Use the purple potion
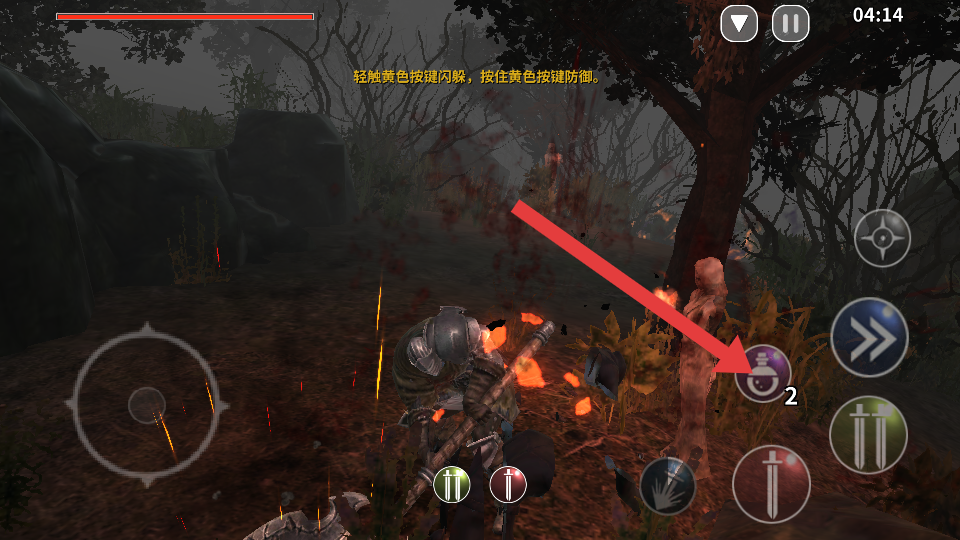This screenshot has height=540, width=960. click(x=762, y=374)
